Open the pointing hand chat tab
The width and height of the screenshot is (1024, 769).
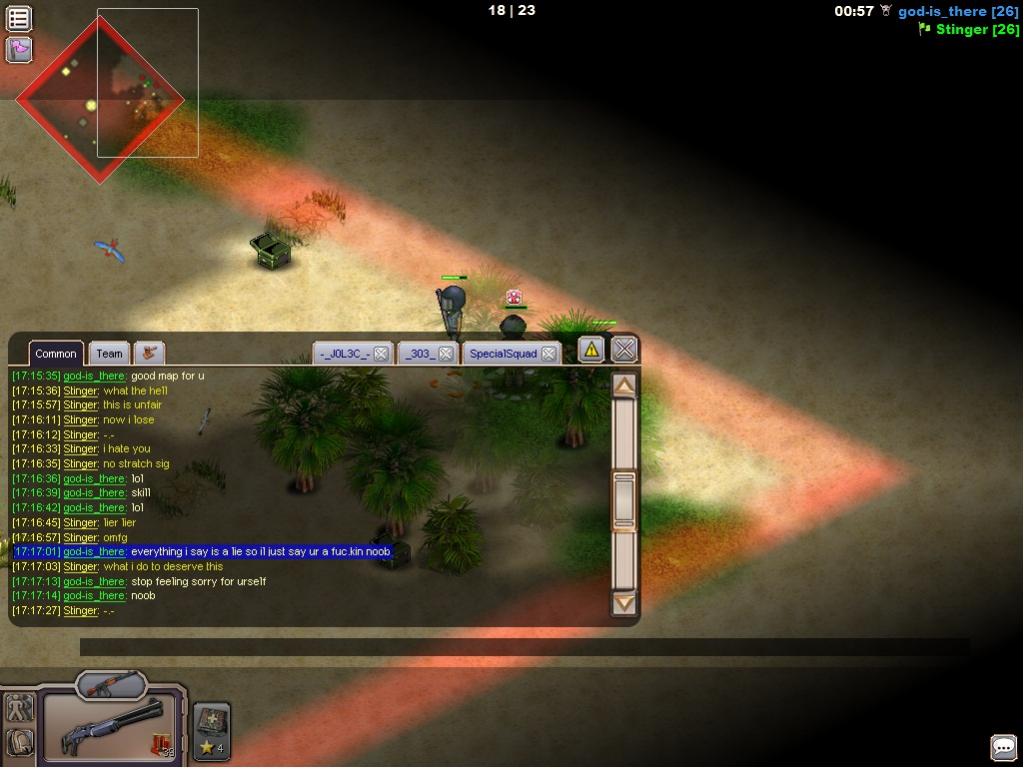149,353
